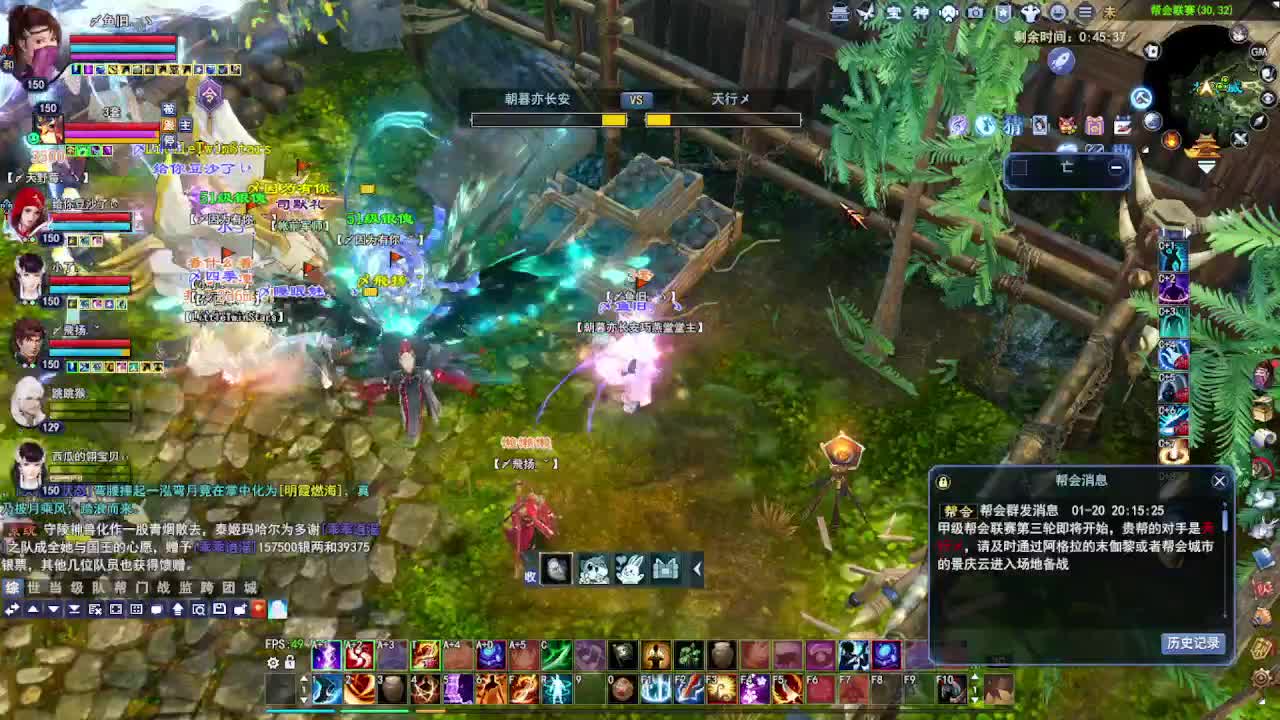Click the magnifier search icon in chat toolbar

200,609
